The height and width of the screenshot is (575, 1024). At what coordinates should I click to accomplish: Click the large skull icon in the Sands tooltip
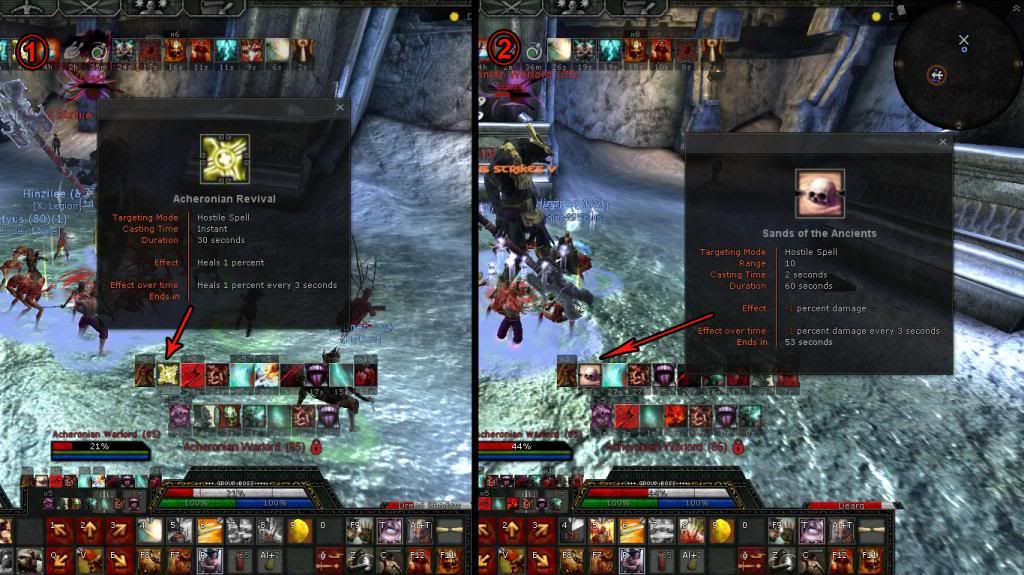[x=819, y=193]
